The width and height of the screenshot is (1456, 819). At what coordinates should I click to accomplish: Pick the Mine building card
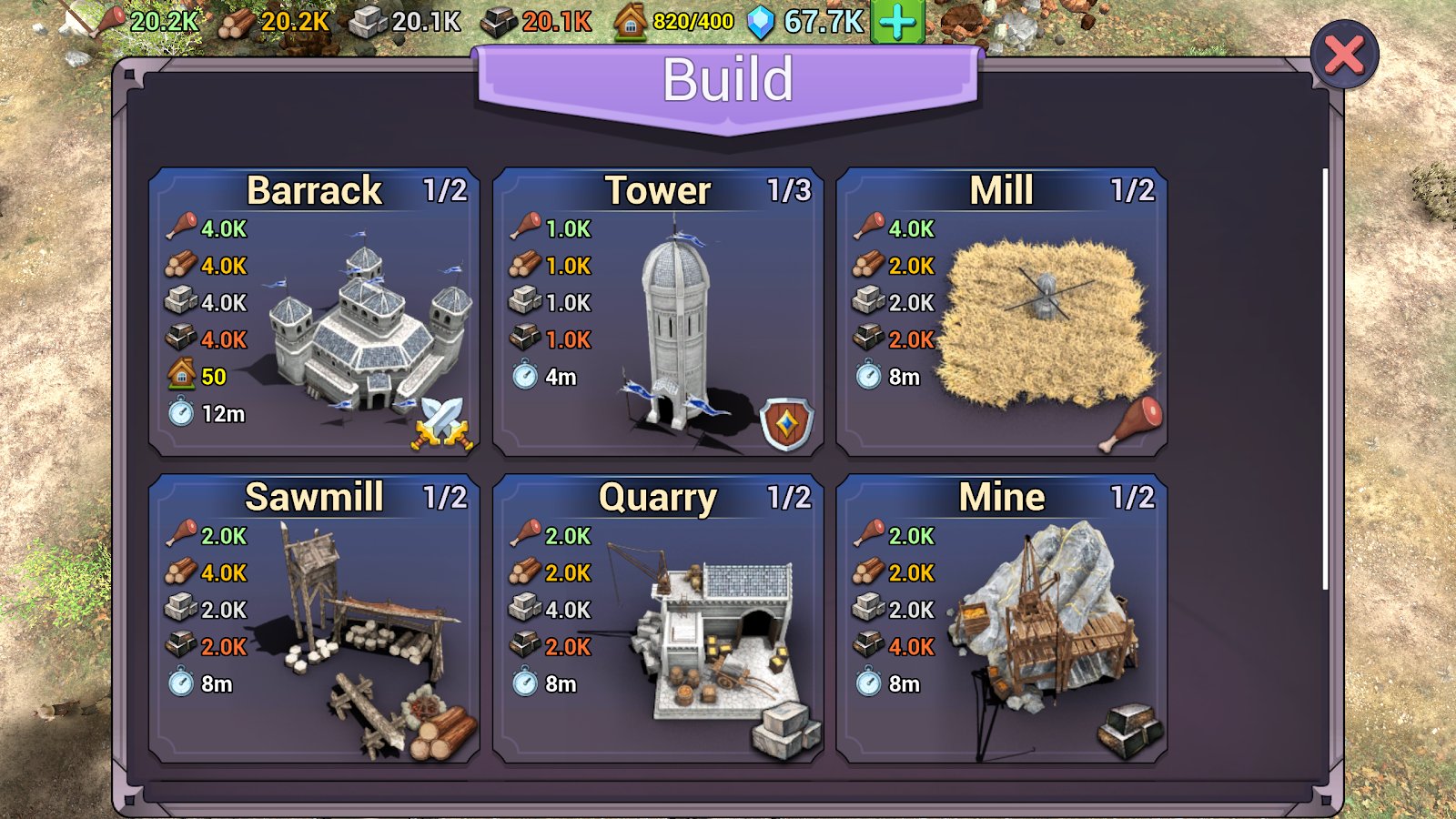tap(1001, 619)
